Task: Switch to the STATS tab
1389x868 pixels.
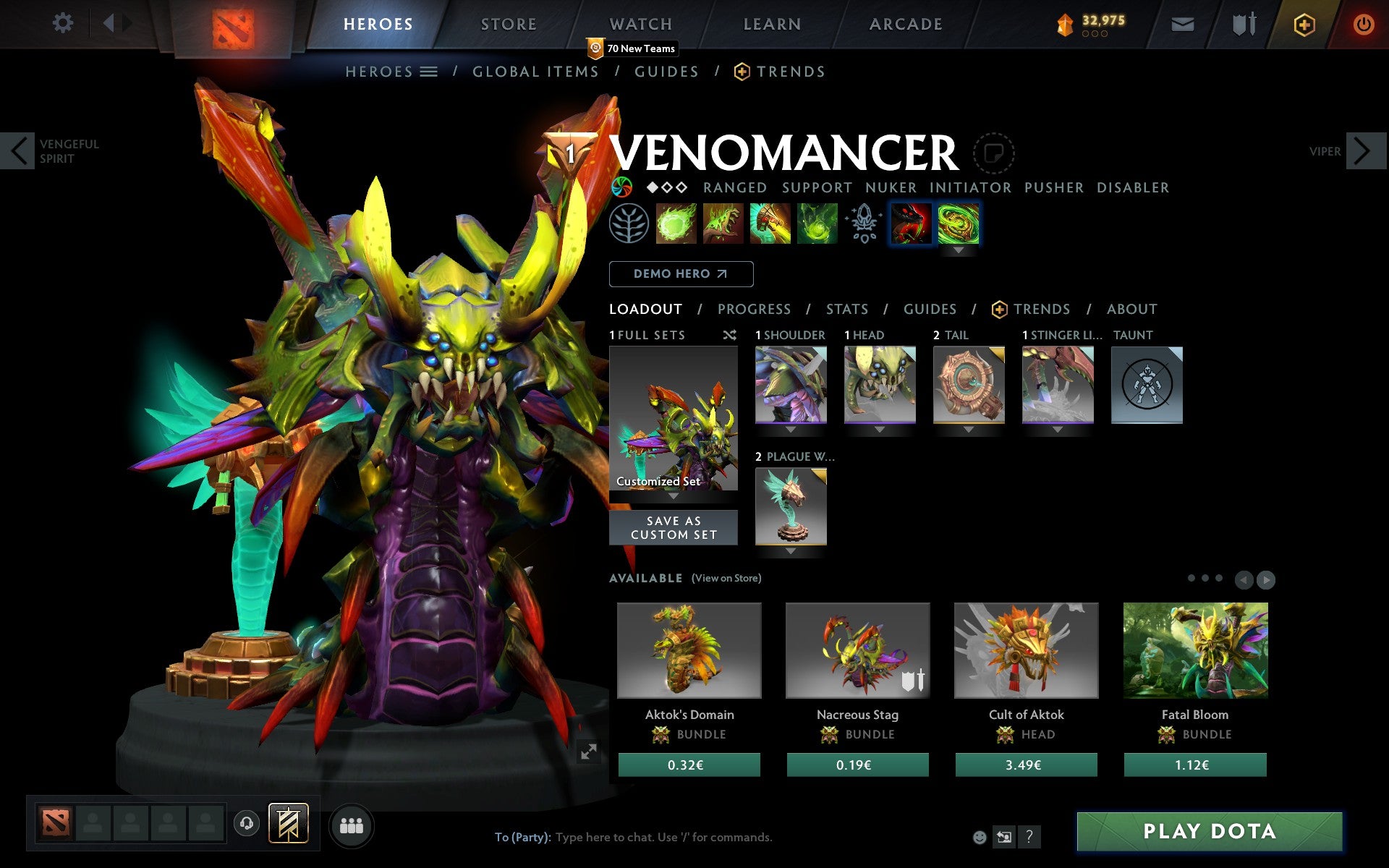Action: click(846, 309)
